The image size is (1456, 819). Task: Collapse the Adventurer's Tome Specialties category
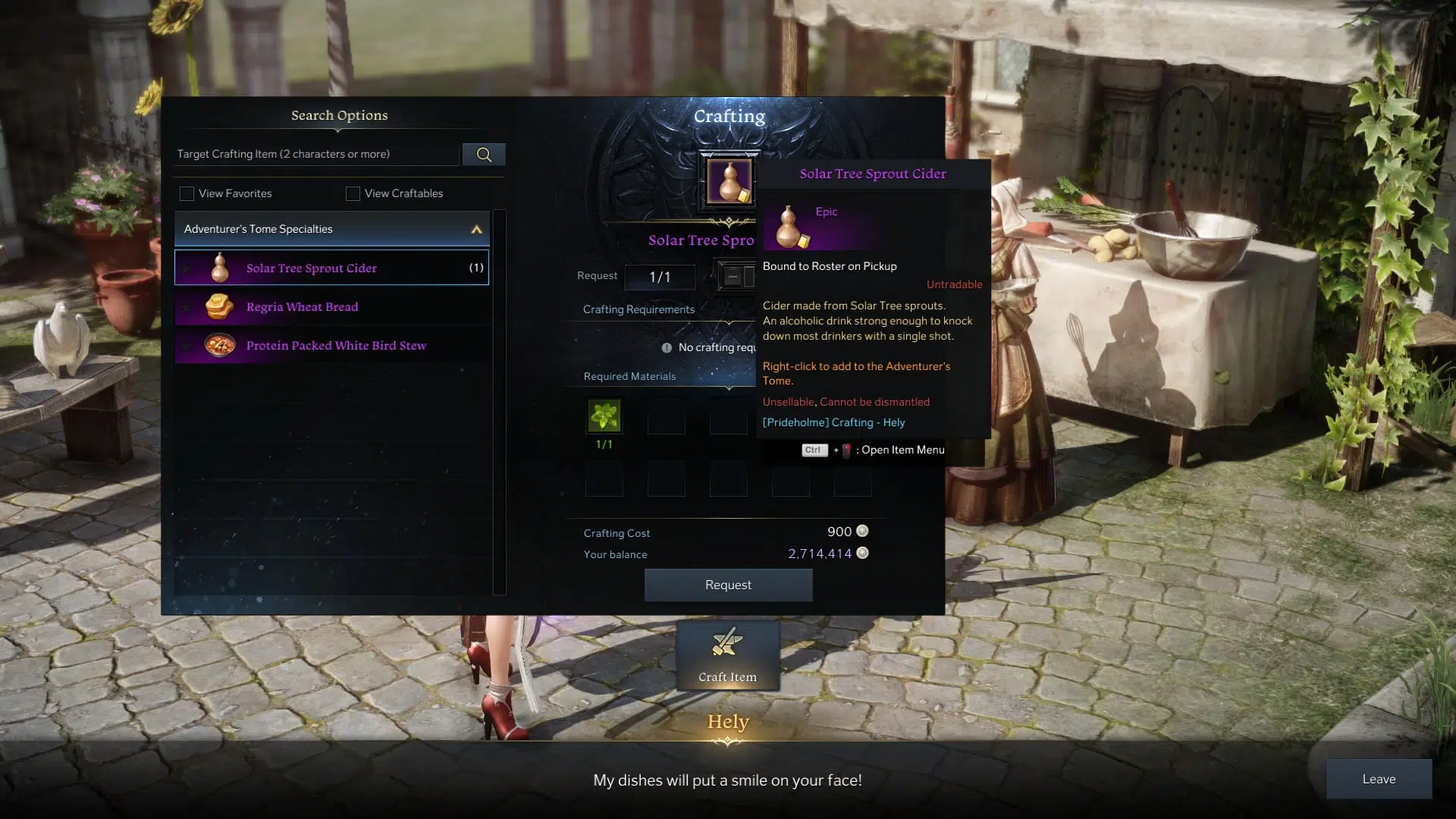[x=476, y=229]
